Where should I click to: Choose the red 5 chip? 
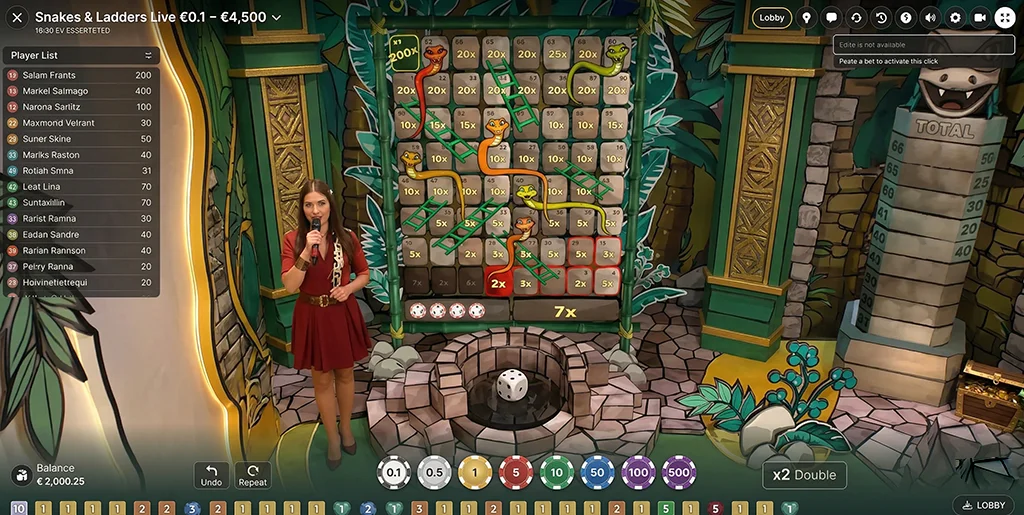[x=516, y=473]
